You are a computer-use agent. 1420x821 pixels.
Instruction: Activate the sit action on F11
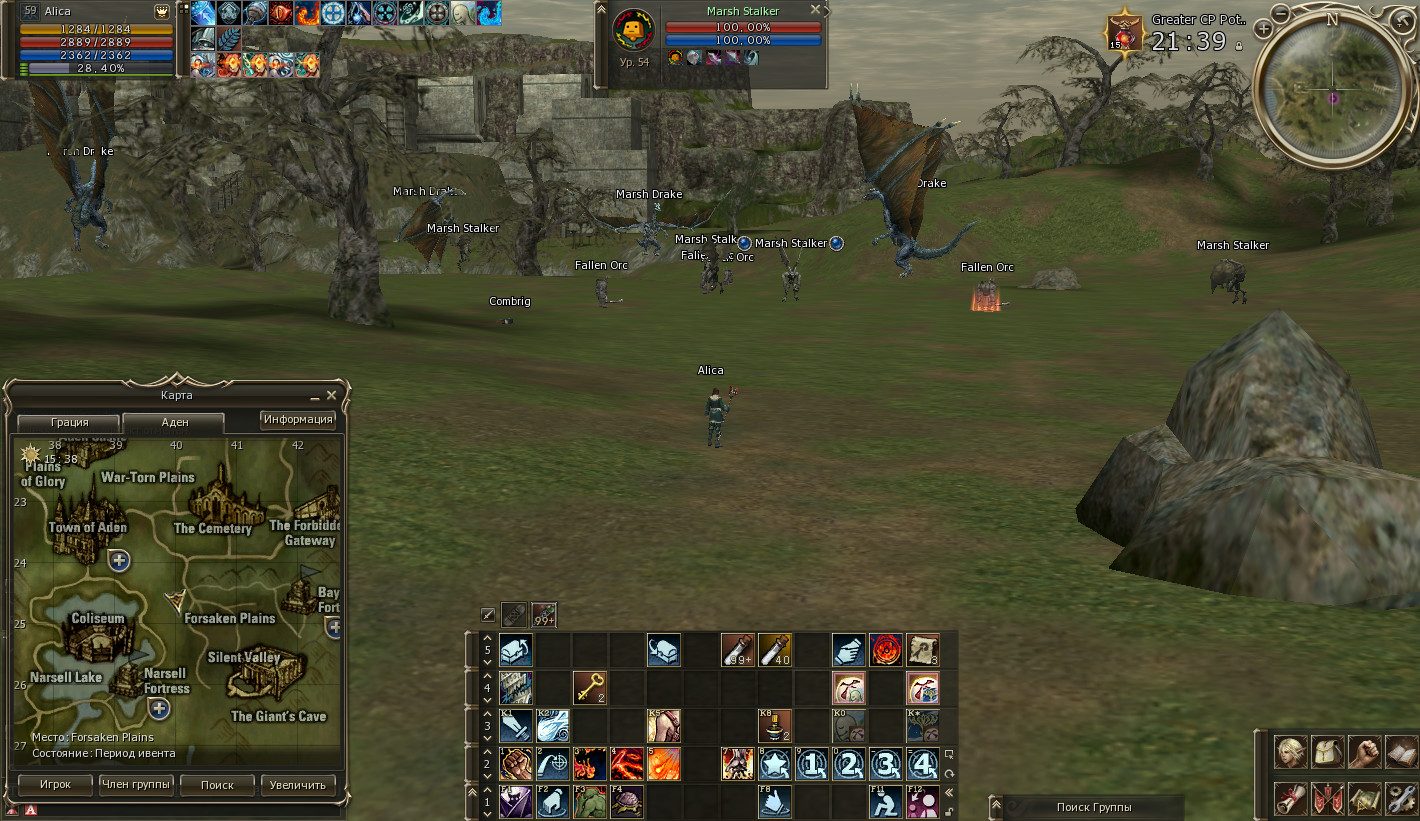[885, 802]
